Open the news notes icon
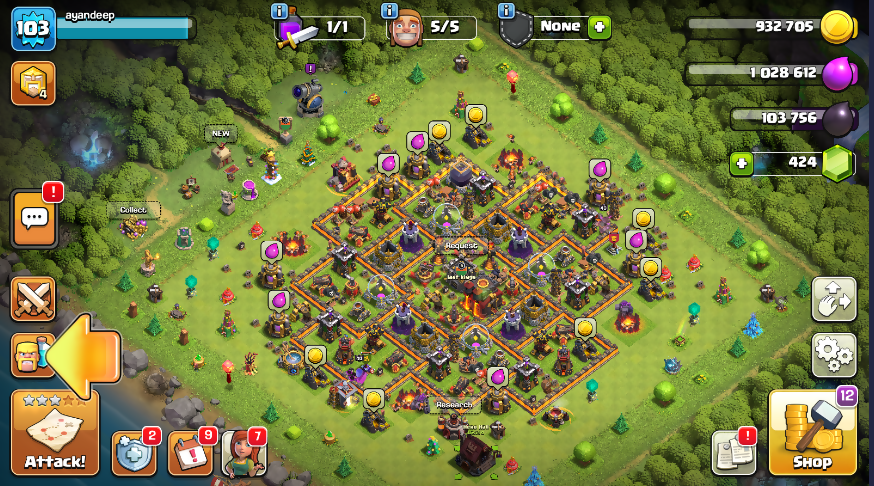 [733, 453]
